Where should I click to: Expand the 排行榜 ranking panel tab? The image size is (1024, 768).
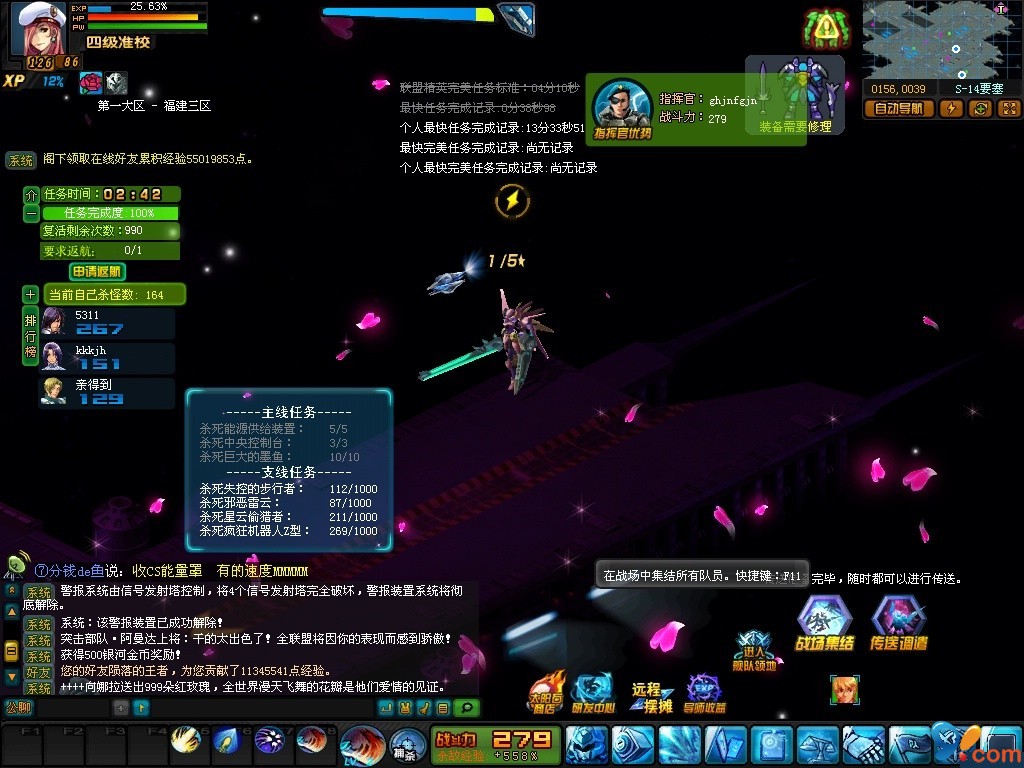pos(31,337)
